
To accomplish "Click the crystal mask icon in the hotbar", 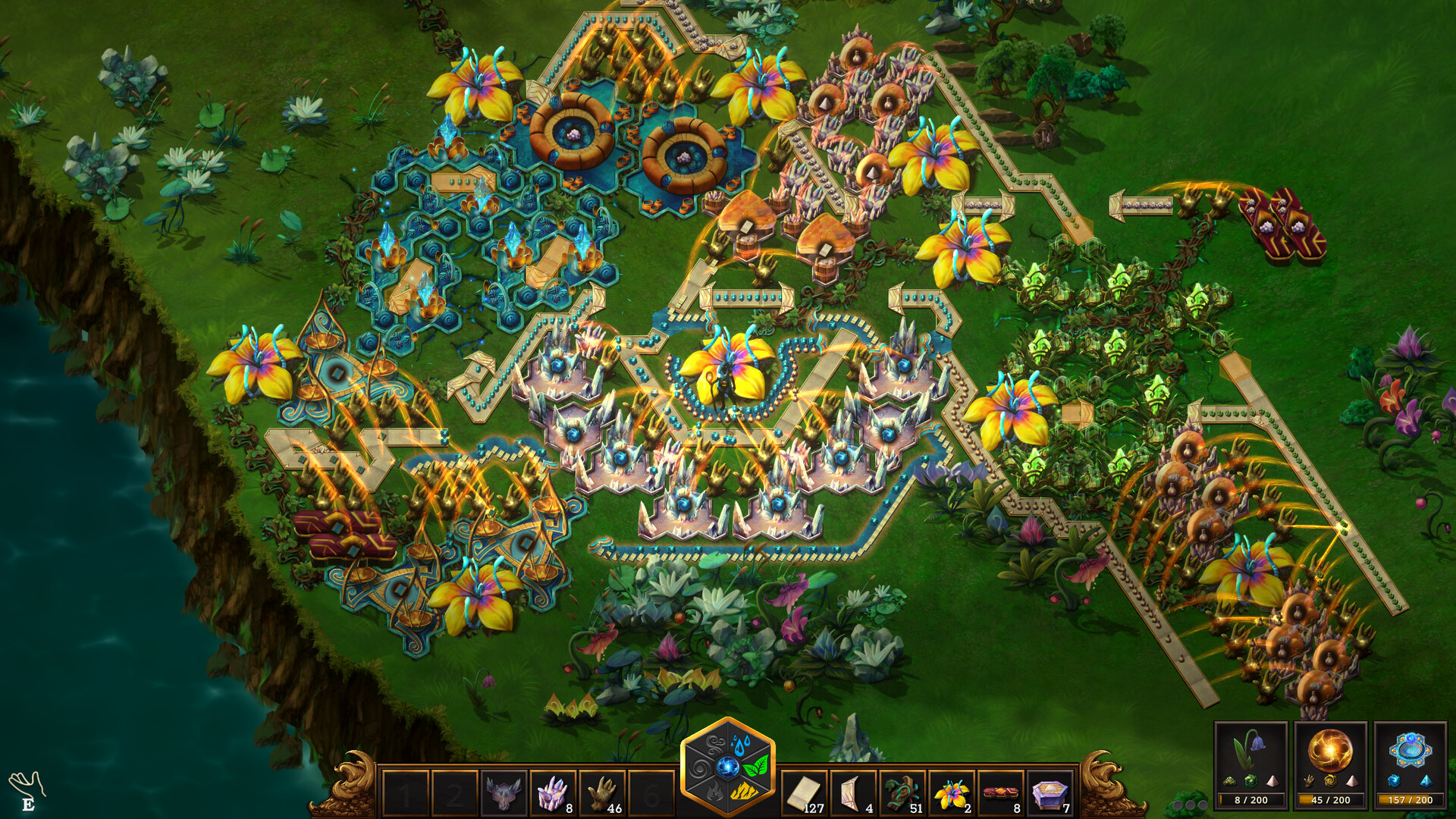I will 504,792.
